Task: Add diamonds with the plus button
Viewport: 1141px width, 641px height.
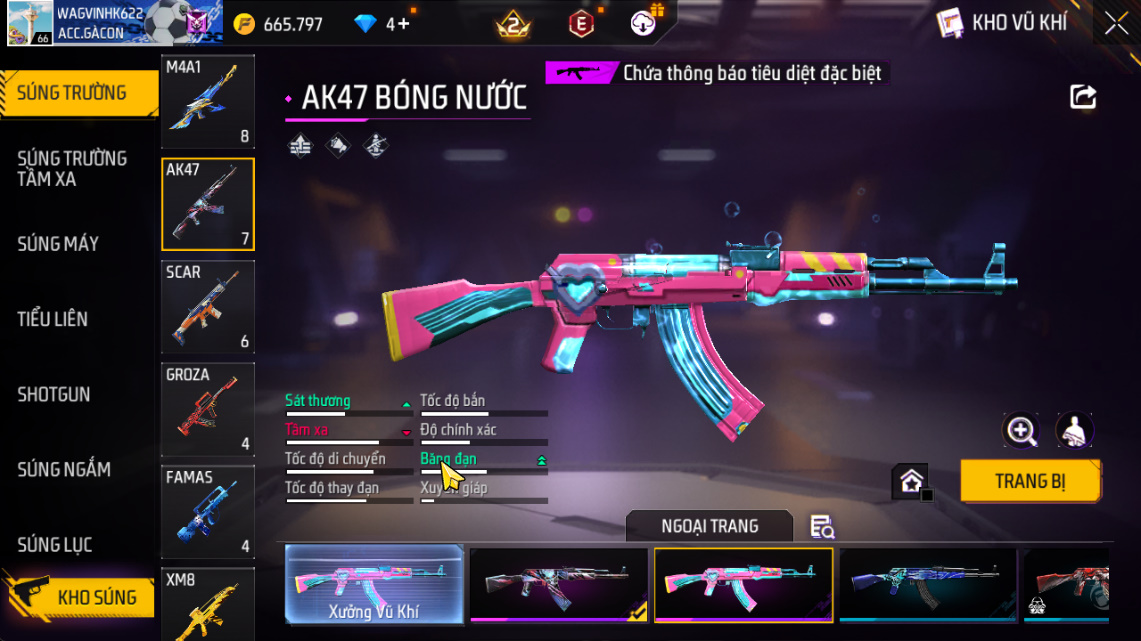Action: coord(404,24)
